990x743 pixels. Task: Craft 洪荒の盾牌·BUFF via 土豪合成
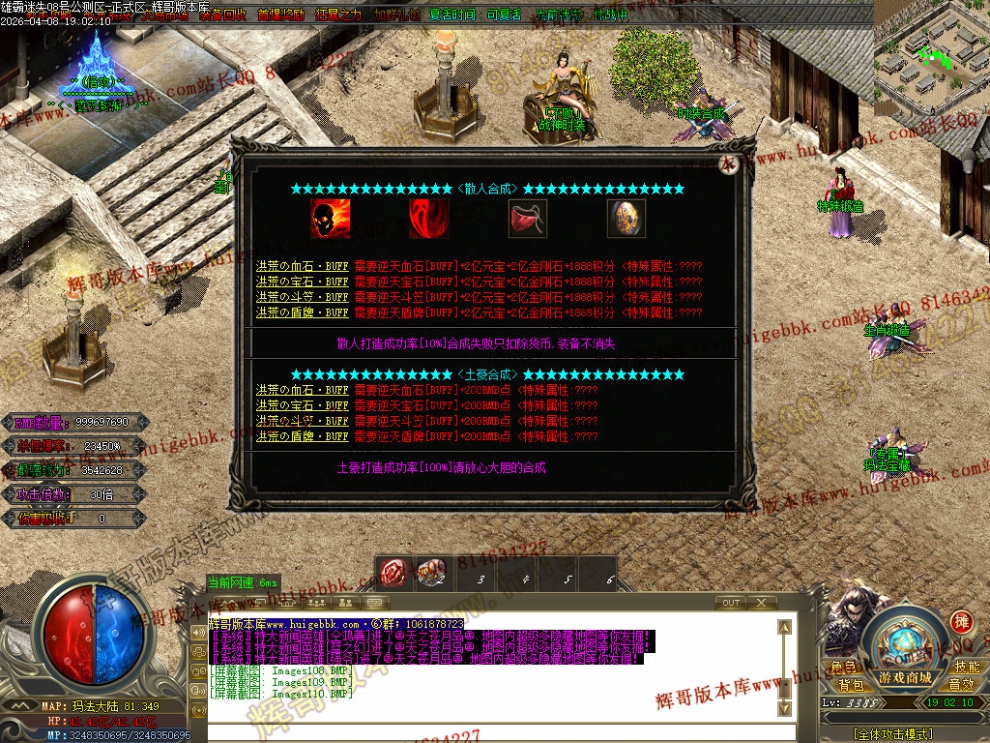point(301,436)
